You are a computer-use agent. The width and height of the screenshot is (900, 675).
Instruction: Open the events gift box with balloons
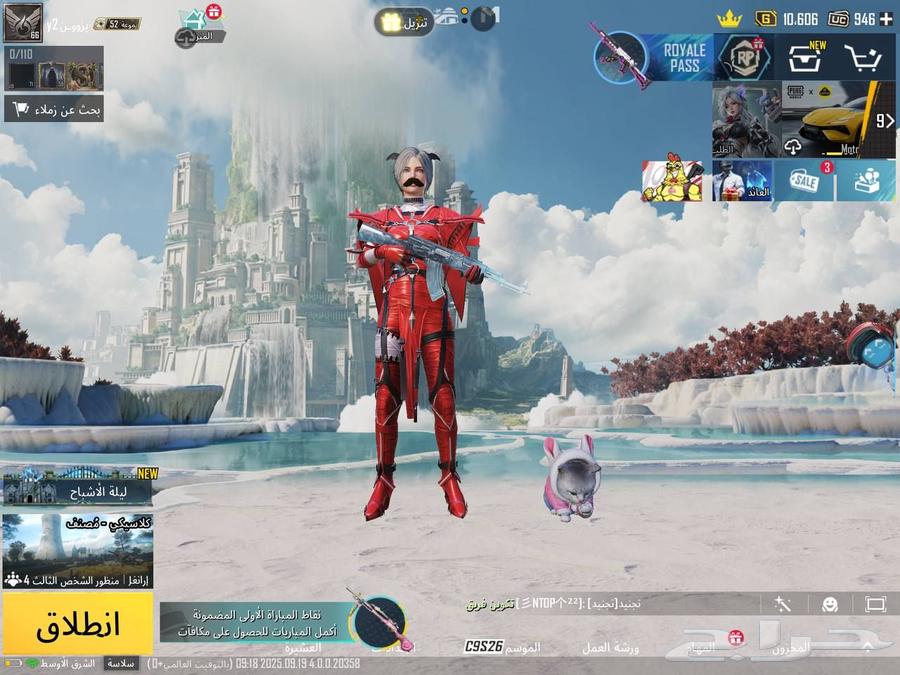click(x=866, y=181)
